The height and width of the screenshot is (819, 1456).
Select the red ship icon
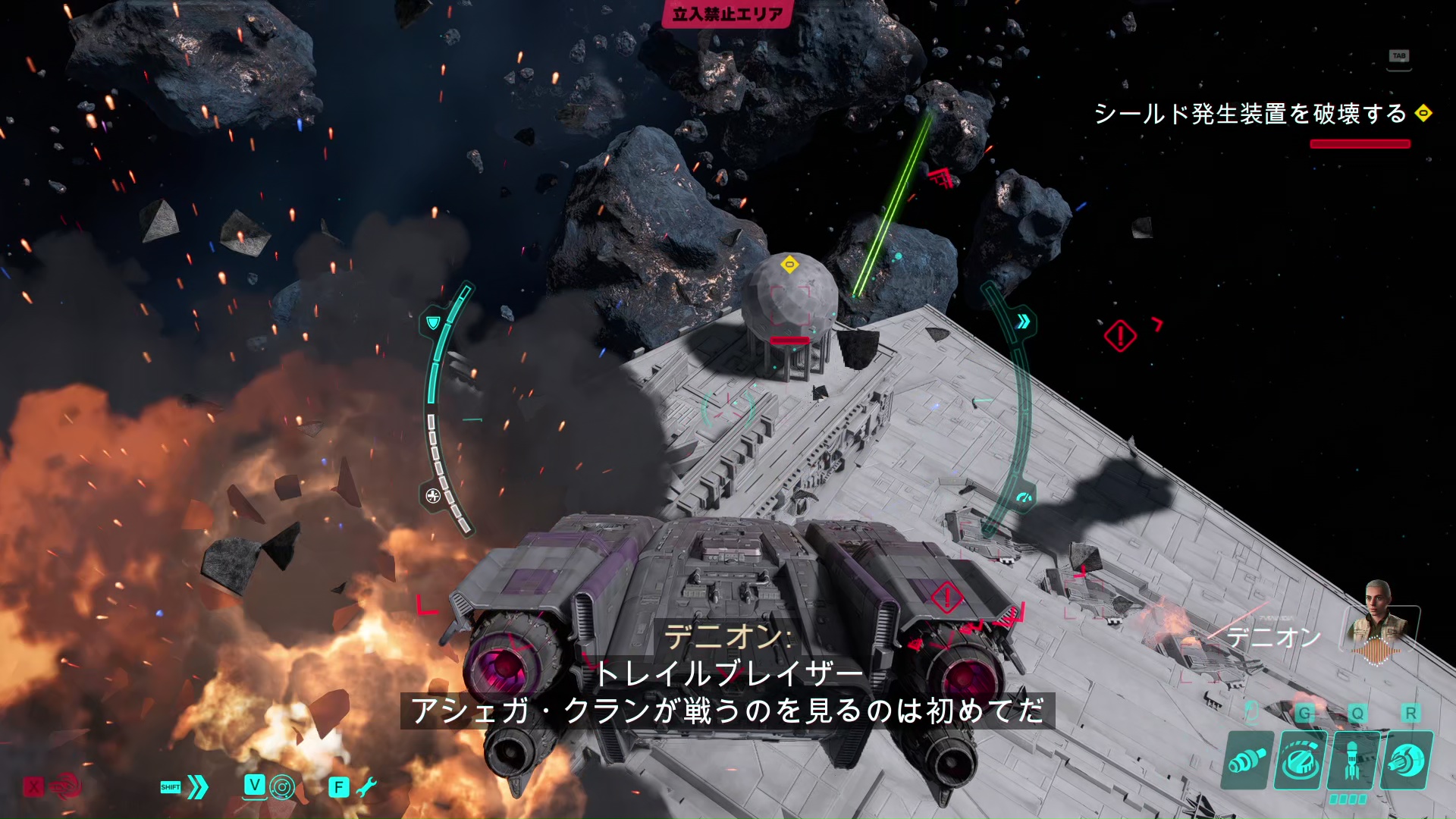tap(65, 786)
